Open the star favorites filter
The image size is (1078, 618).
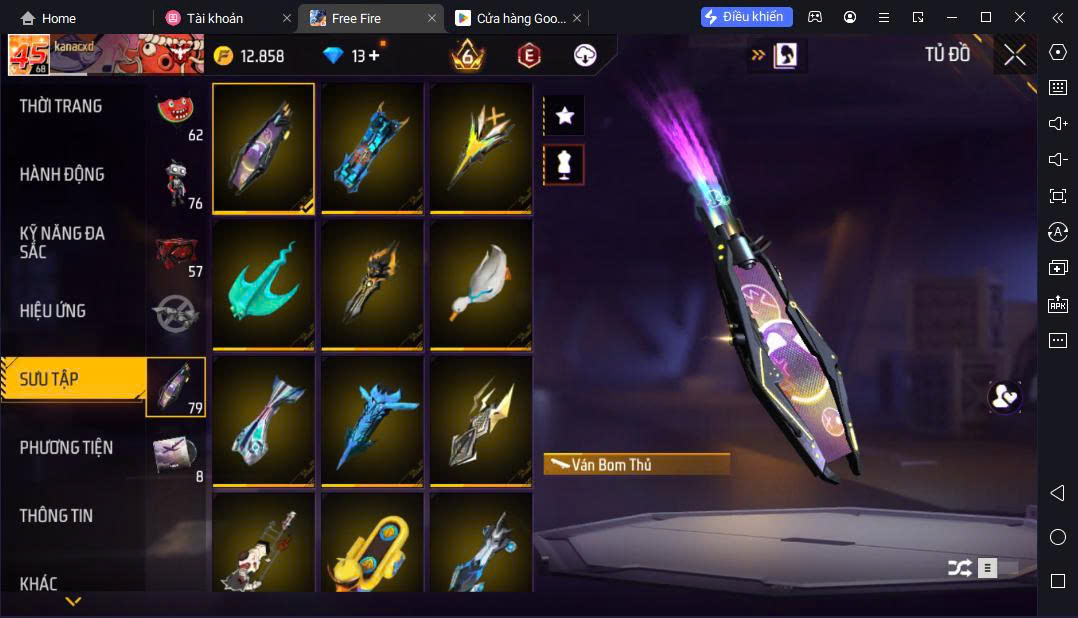(x=564, y=116)
